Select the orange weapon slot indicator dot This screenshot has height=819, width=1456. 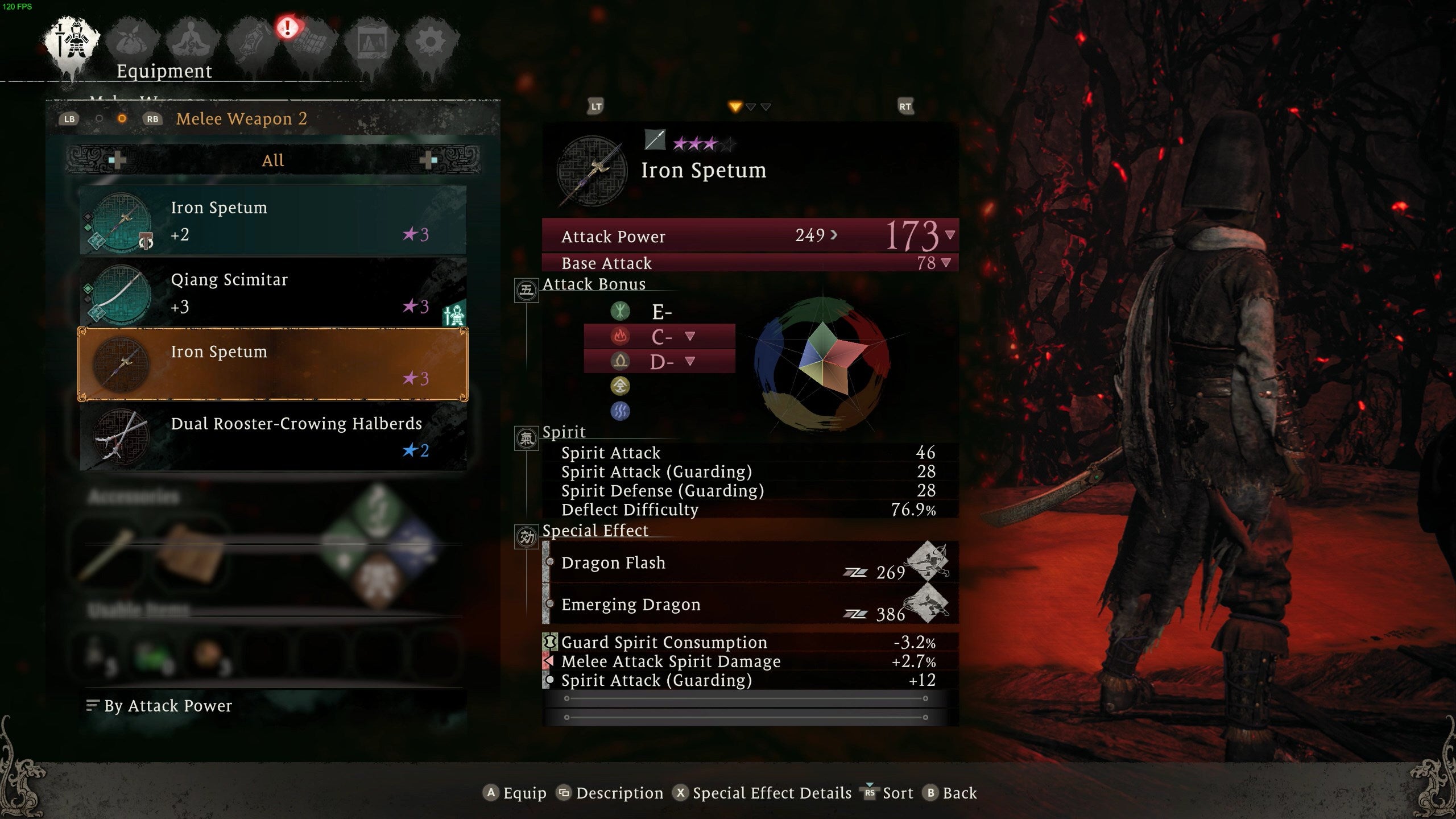[x=122, y=118]
